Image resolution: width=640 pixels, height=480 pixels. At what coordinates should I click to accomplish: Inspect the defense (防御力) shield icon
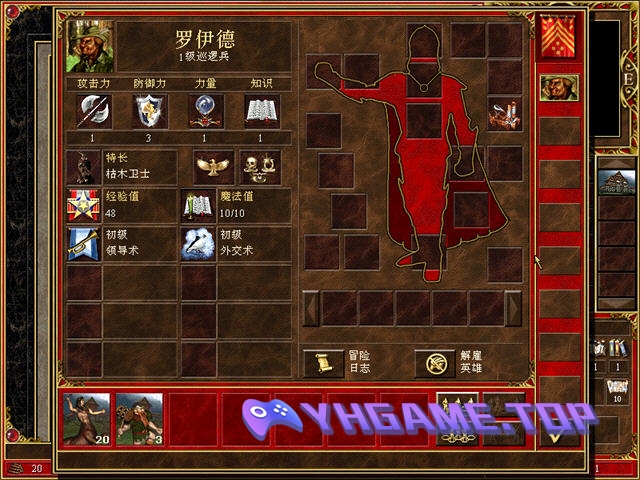[x=149, y=110]
